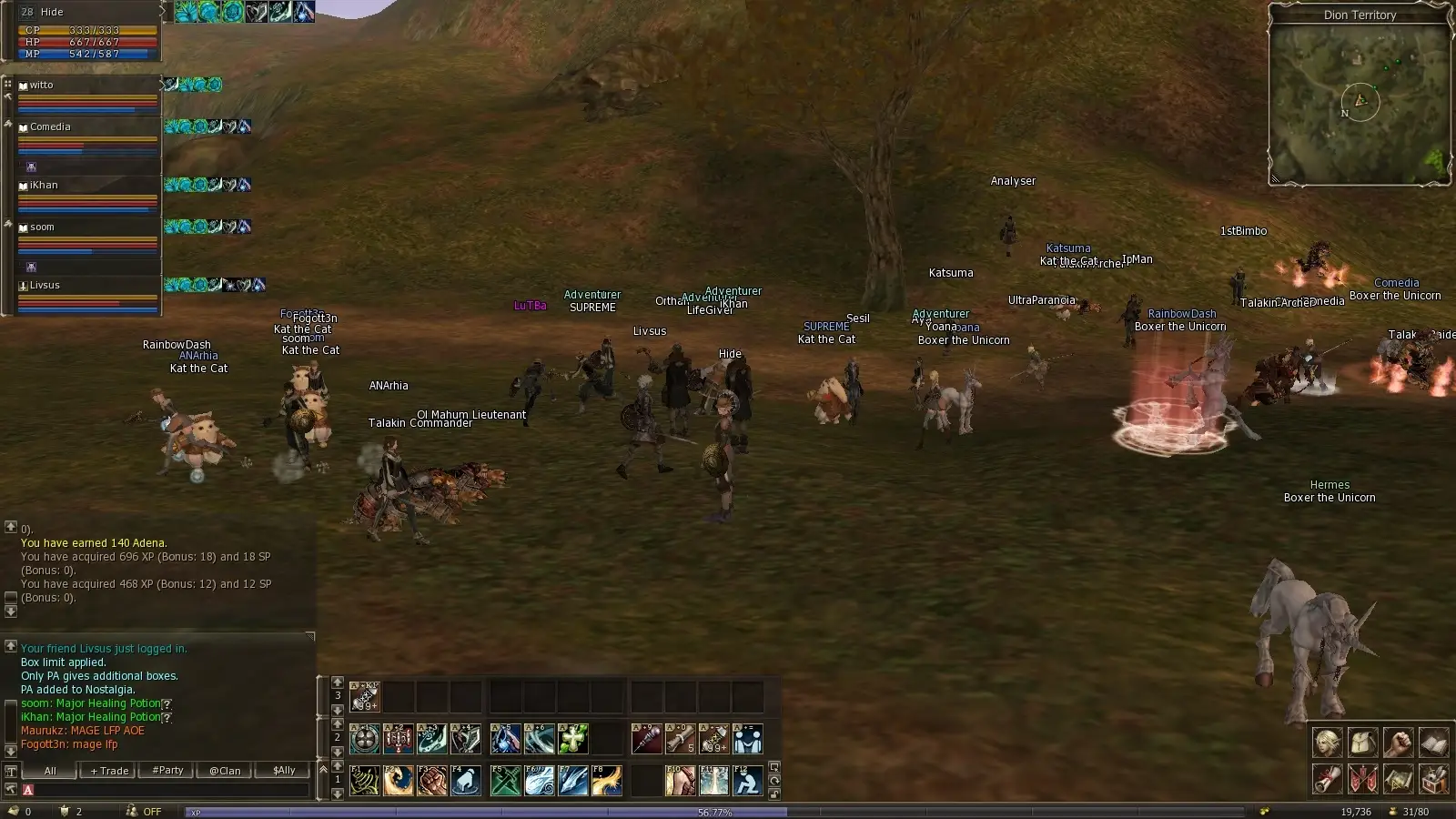
Task: Open the skills book icon
Action: point(1433,743)
